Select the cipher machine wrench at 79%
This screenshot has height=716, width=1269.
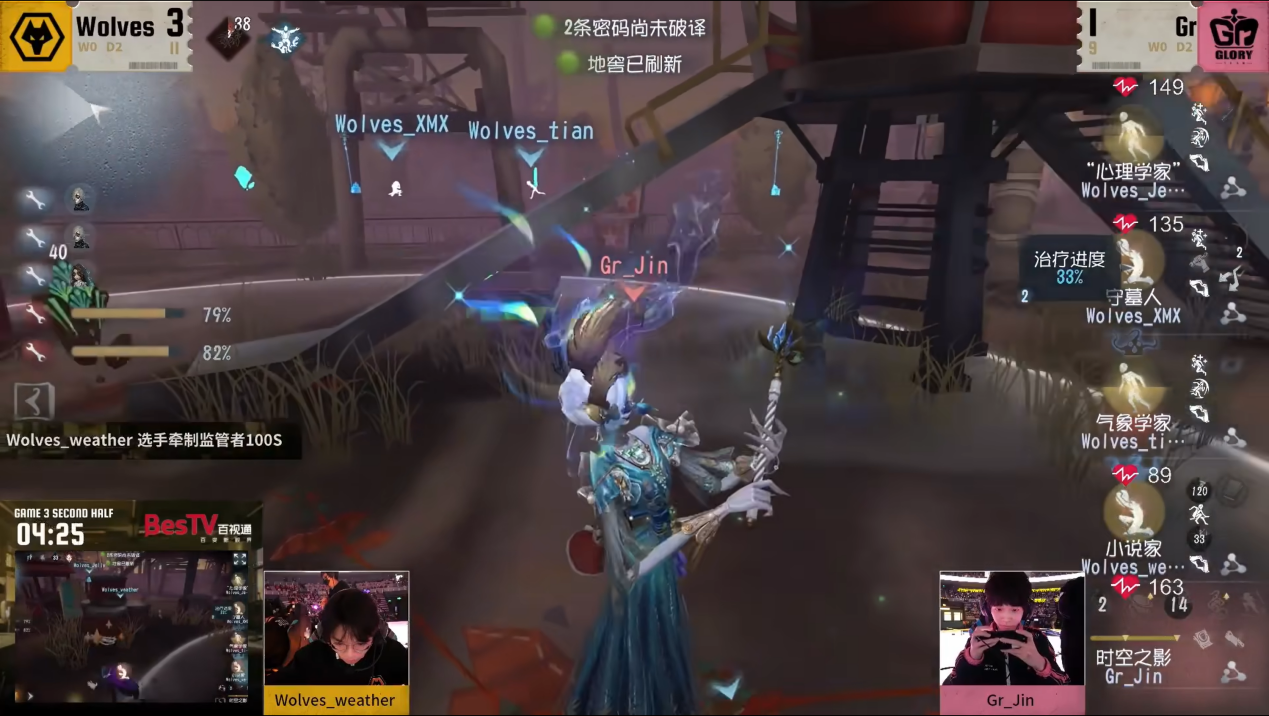(35, 315)
